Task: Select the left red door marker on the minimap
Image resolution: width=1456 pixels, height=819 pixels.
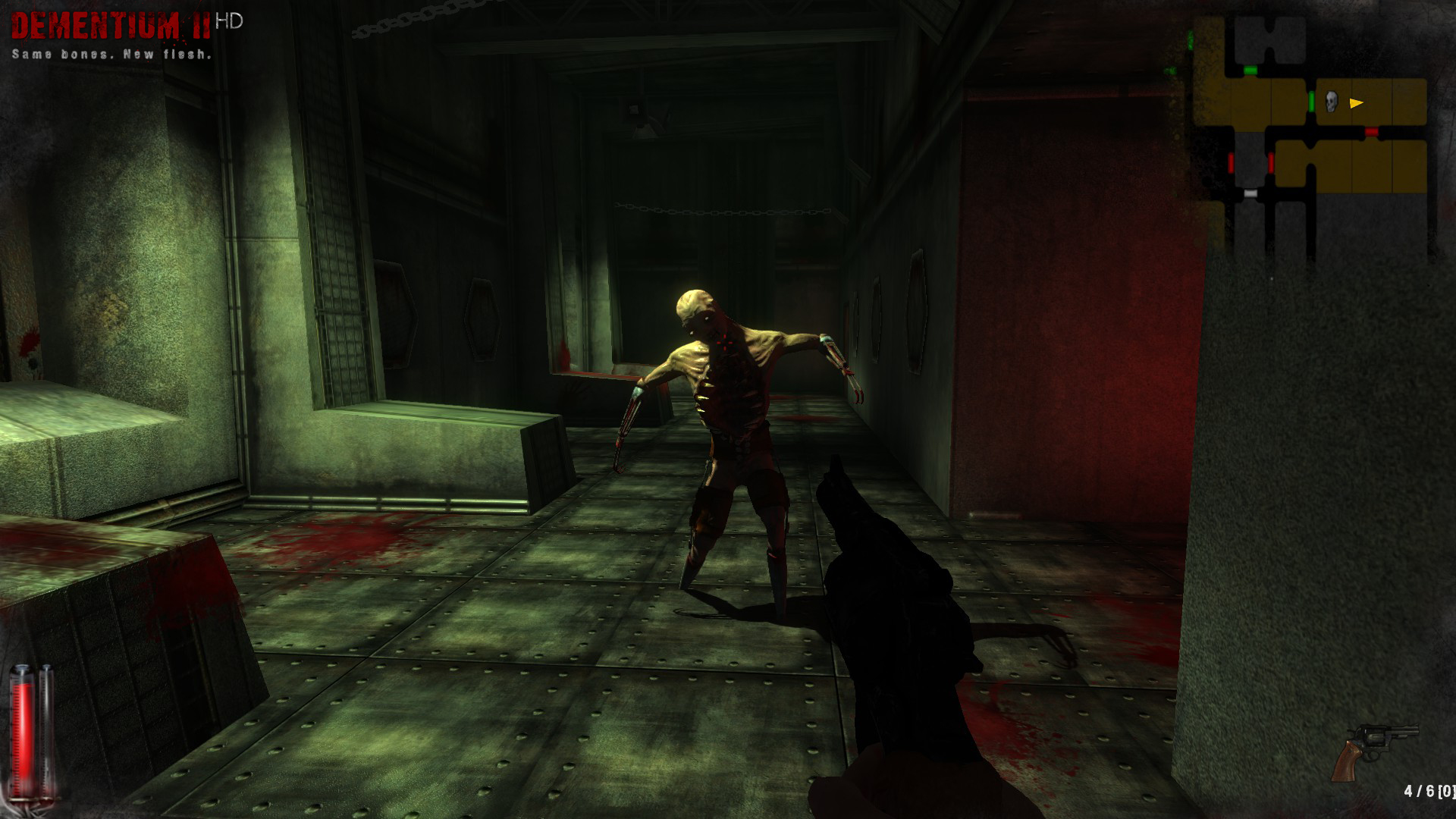Action: (x=1232, y=164)
